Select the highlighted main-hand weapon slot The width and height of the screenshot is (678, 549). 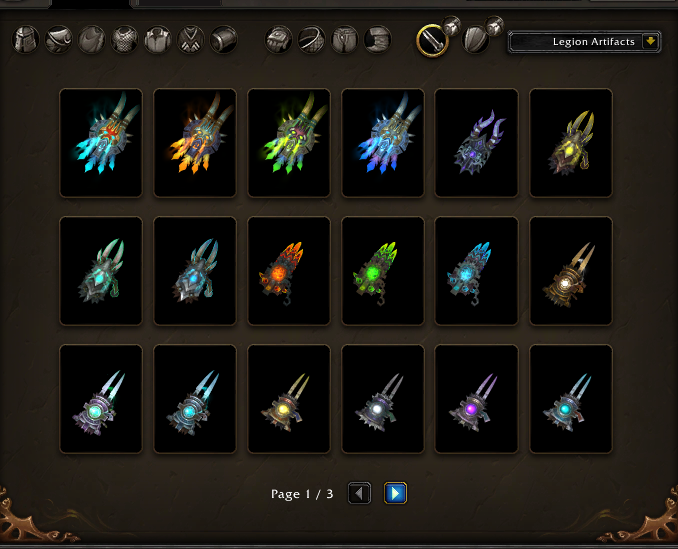tap(432, 40)
